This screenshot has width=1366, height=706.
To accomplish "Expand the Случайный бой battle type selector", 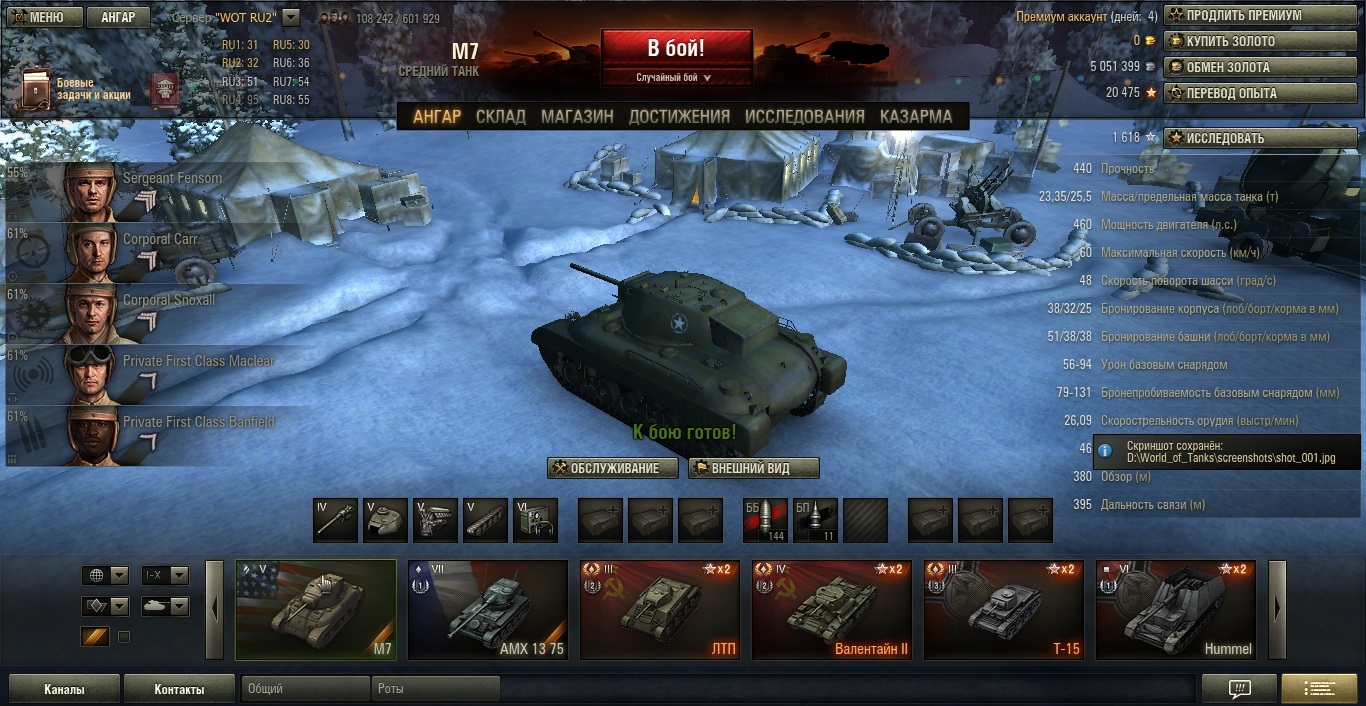I will [x=676, y=77].
